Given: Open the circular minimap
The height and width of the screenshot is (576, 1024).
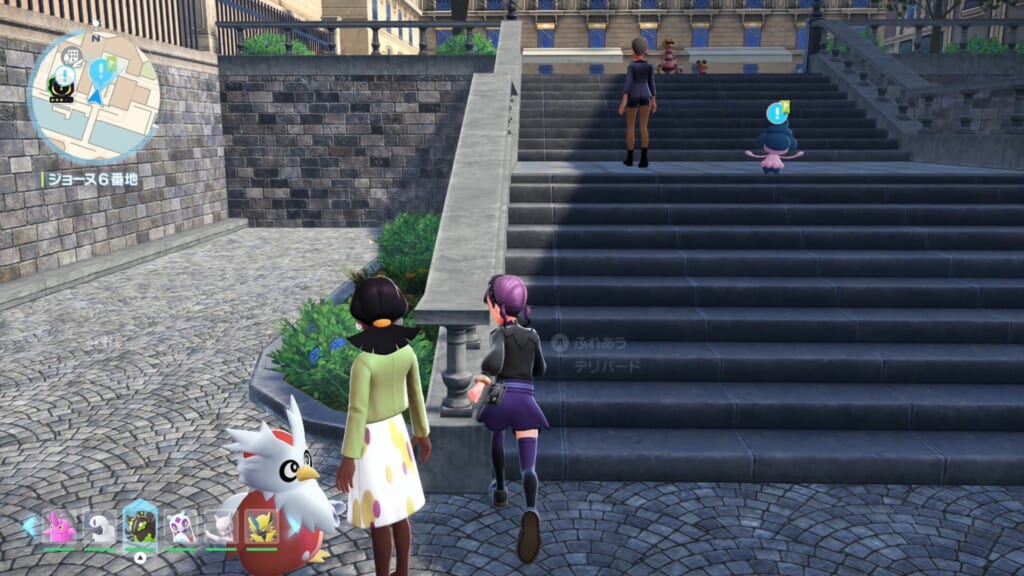Looking at the screenshot, I should coord(92,95).
